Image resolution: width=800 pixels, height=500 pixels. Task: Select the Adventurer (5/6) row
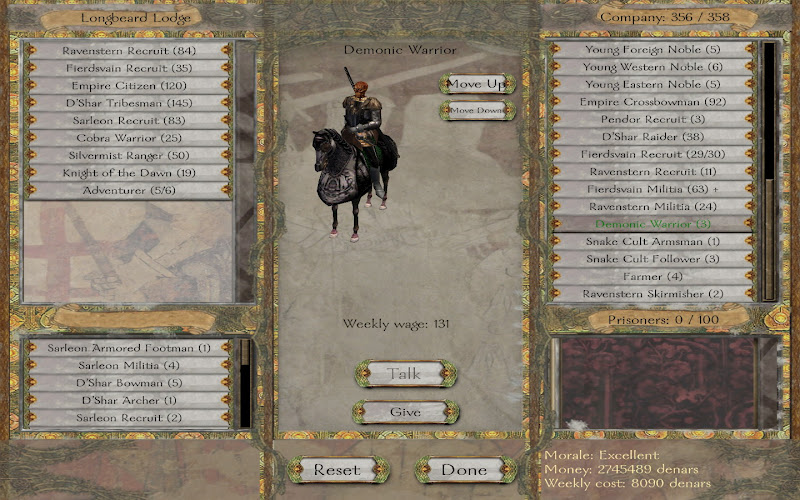[x=128, y=190]
